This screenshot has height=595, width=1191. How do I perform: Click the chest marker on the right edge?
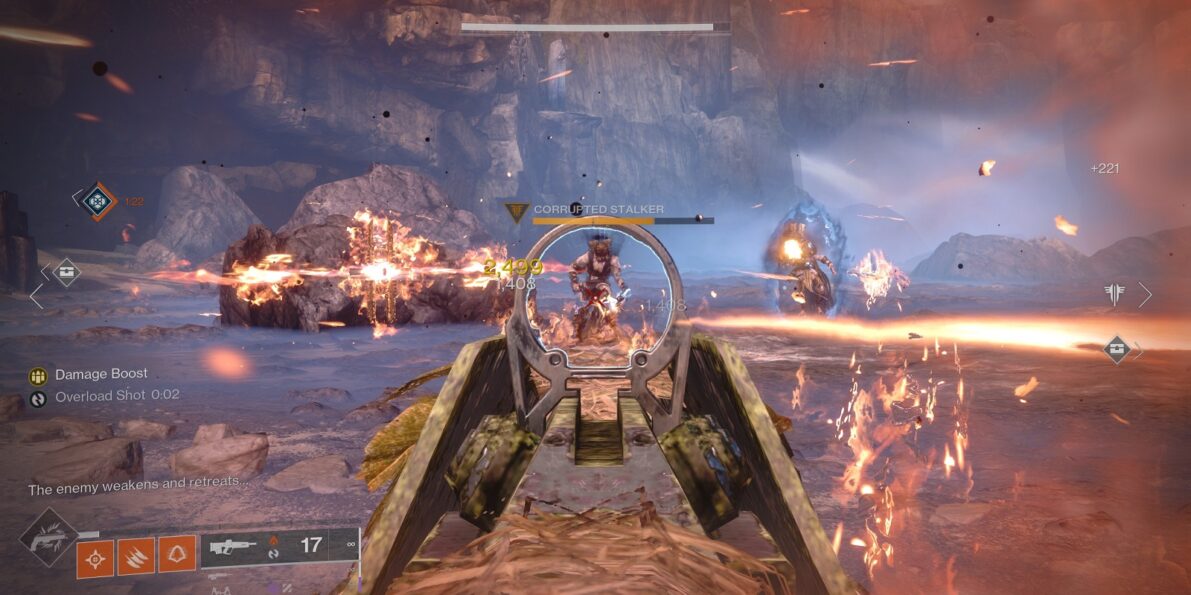[x=1118, y=349]
